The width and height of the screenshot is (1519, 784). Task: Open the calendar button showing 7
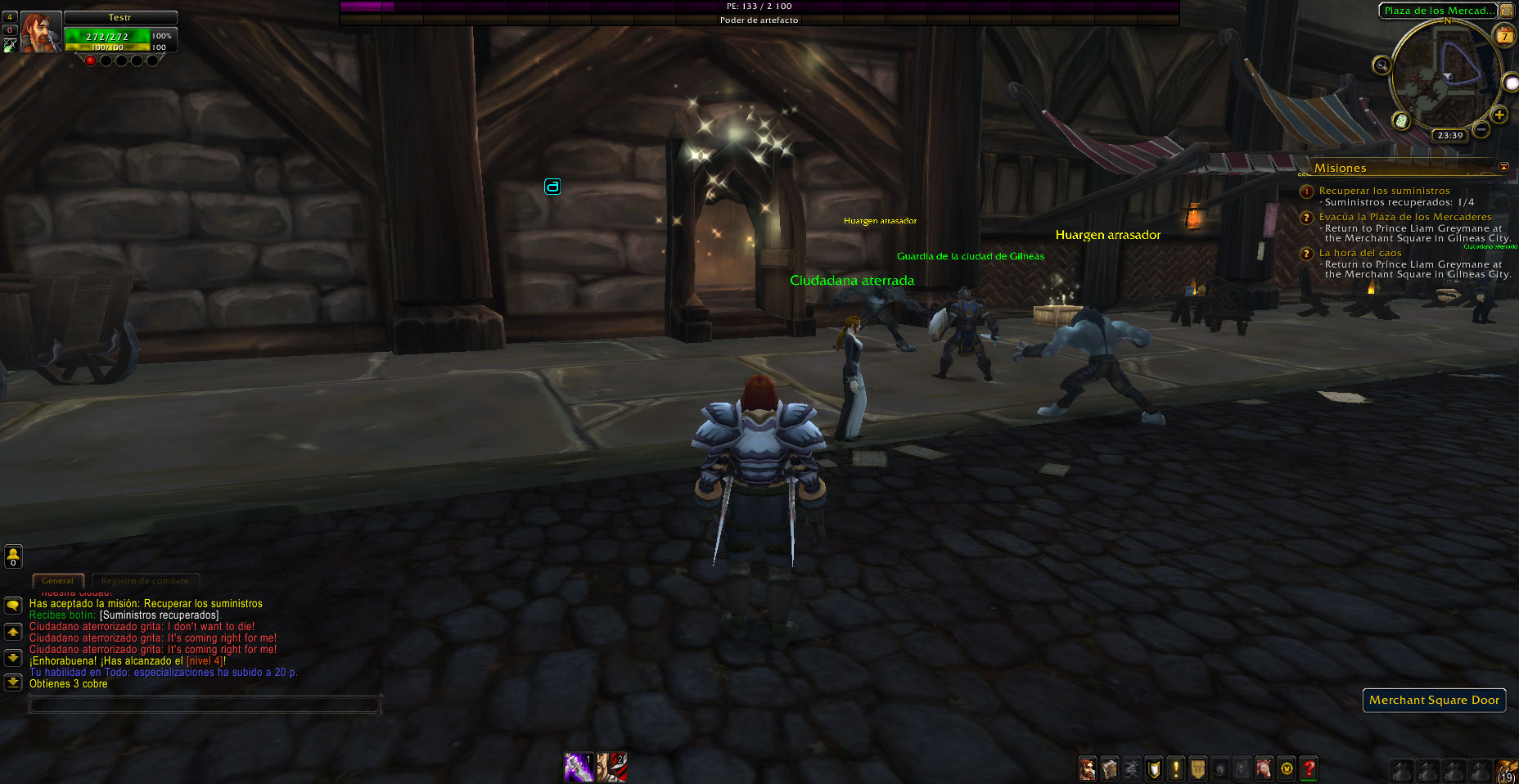pos(1504,36)
